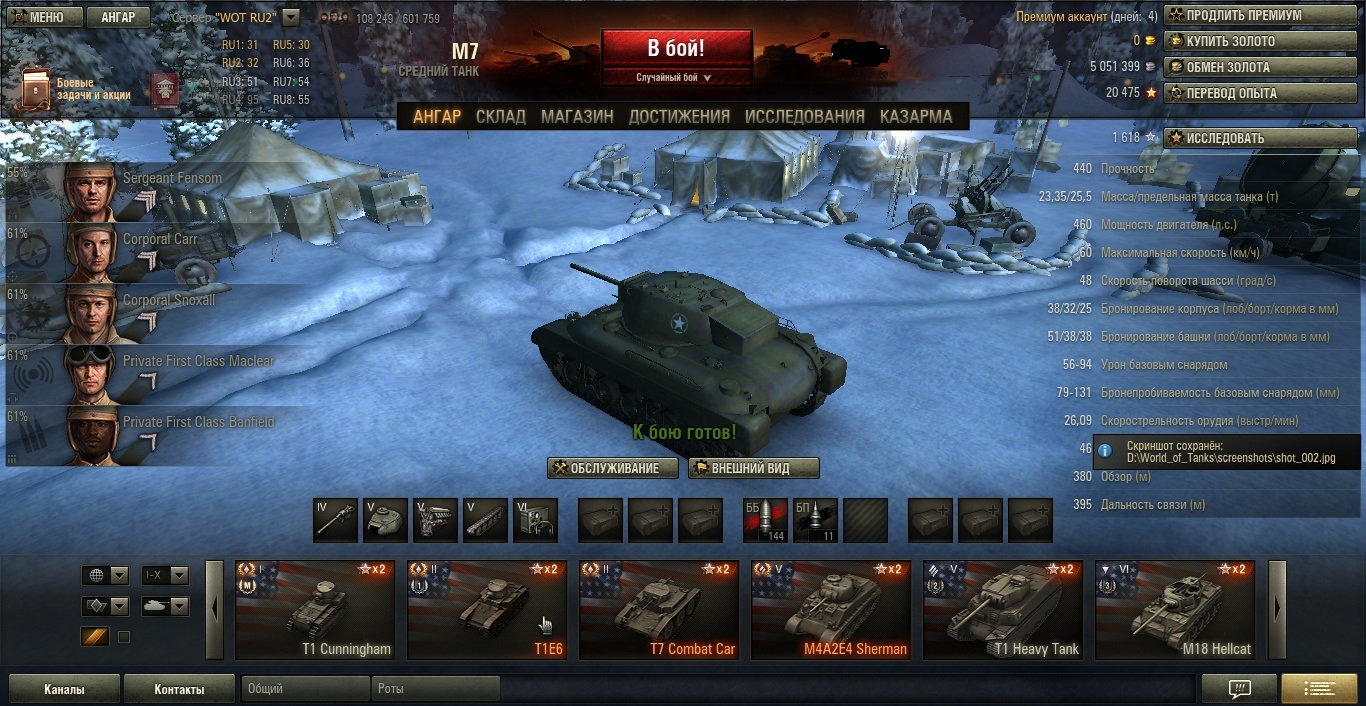Image resolution: width=1366 pixels, height=706 pixels.
Task: Open ОБСЛУЖИВАНИЕ for the tank
Action: click(613, 468)
